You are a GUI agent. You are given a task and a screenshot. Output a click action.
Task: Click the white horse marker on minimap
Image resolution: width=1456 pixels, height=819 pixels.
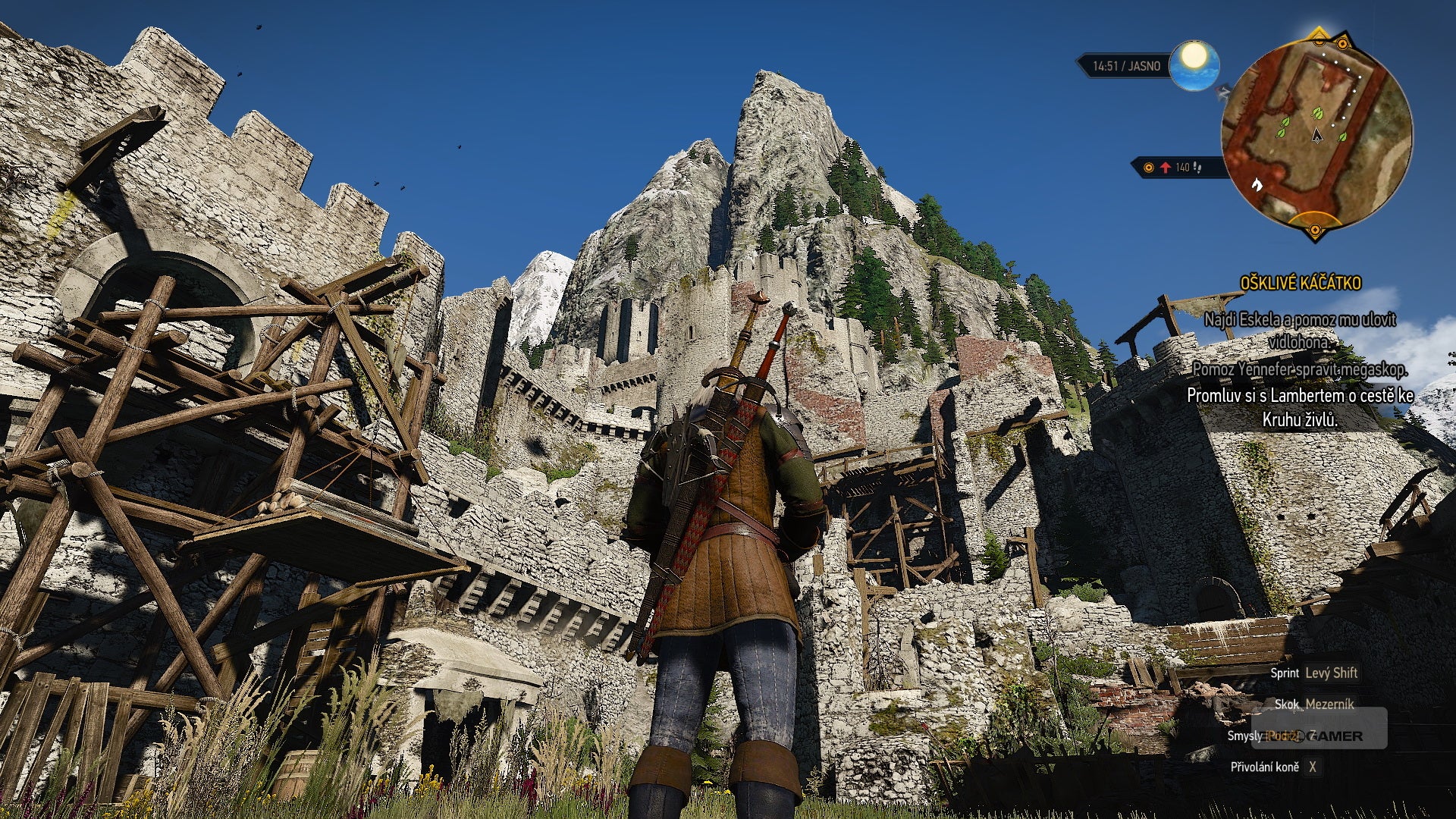[1256, 184]
